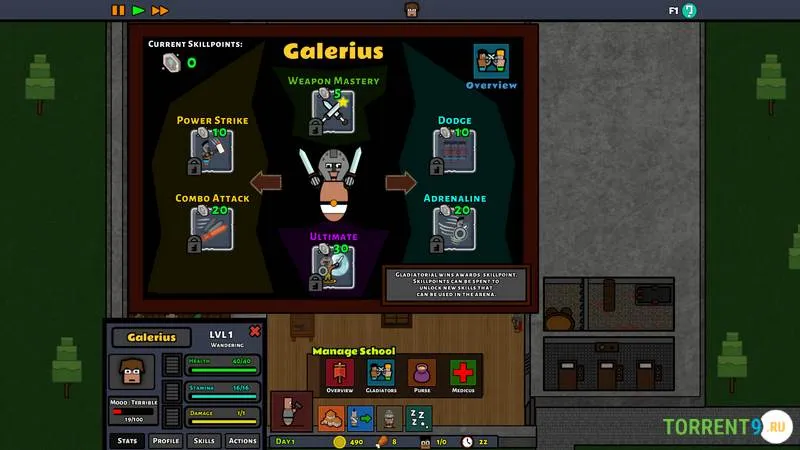Click the sleep Zzz icon
This screenshot has width=800, height=450.
419,418
